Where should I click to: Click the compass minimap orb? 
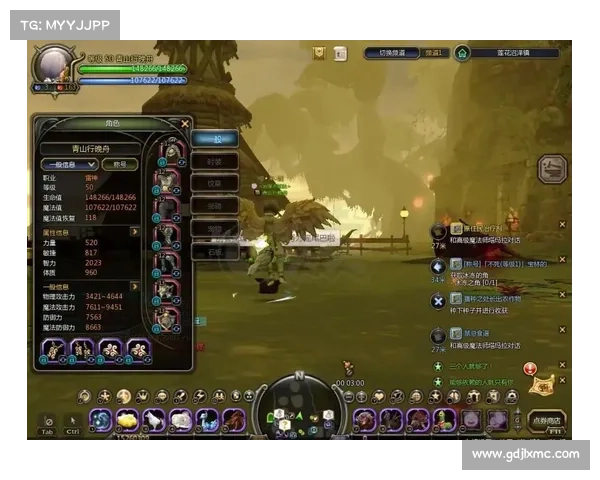click(298, 406)
